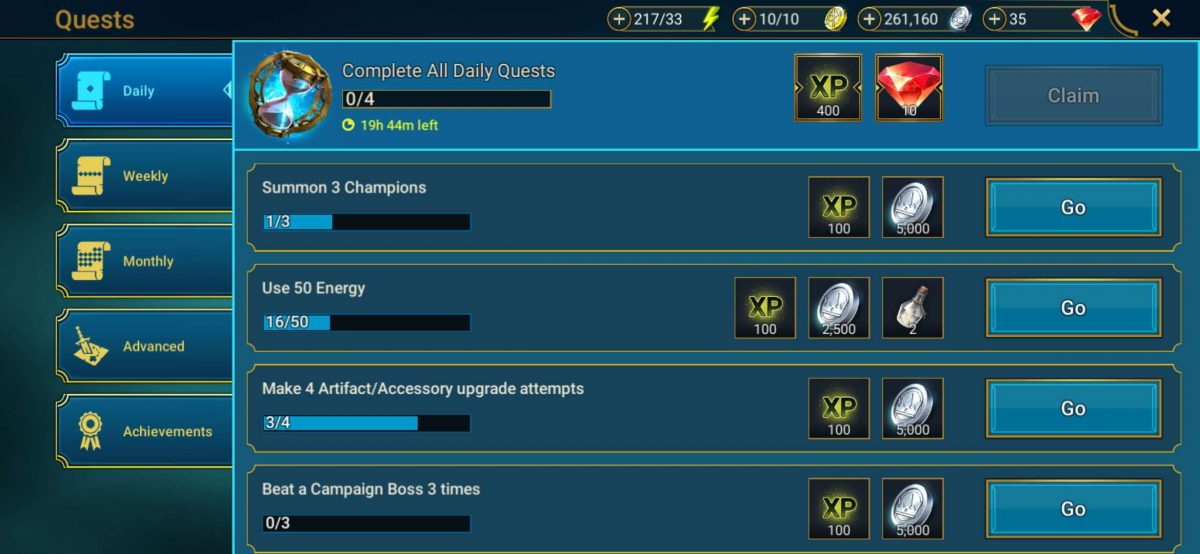Image resolution: width=1200 pixels, height=554 pixels.
Task: Add more energy with the plus button
Action: coord(620,19)
